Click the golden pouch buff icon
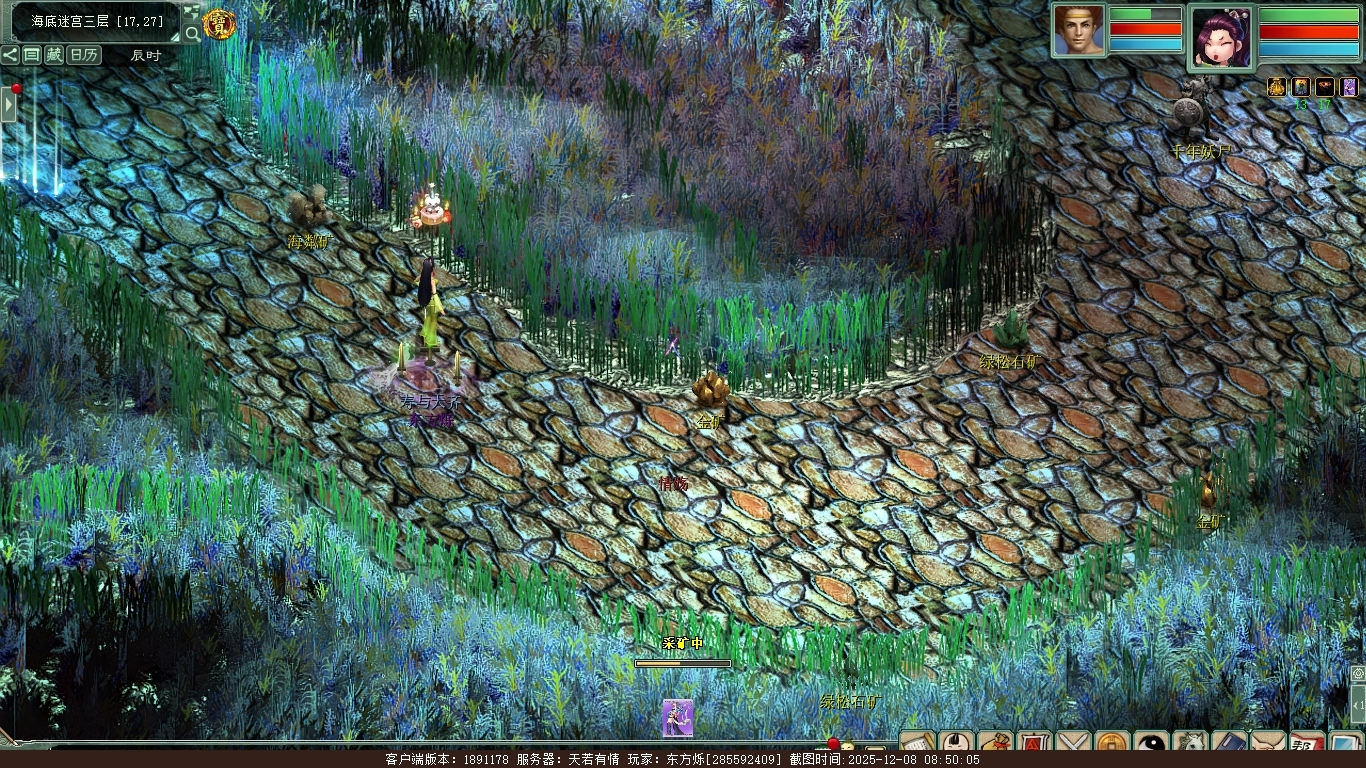 pyautogui.click(x=1276, y=87)
